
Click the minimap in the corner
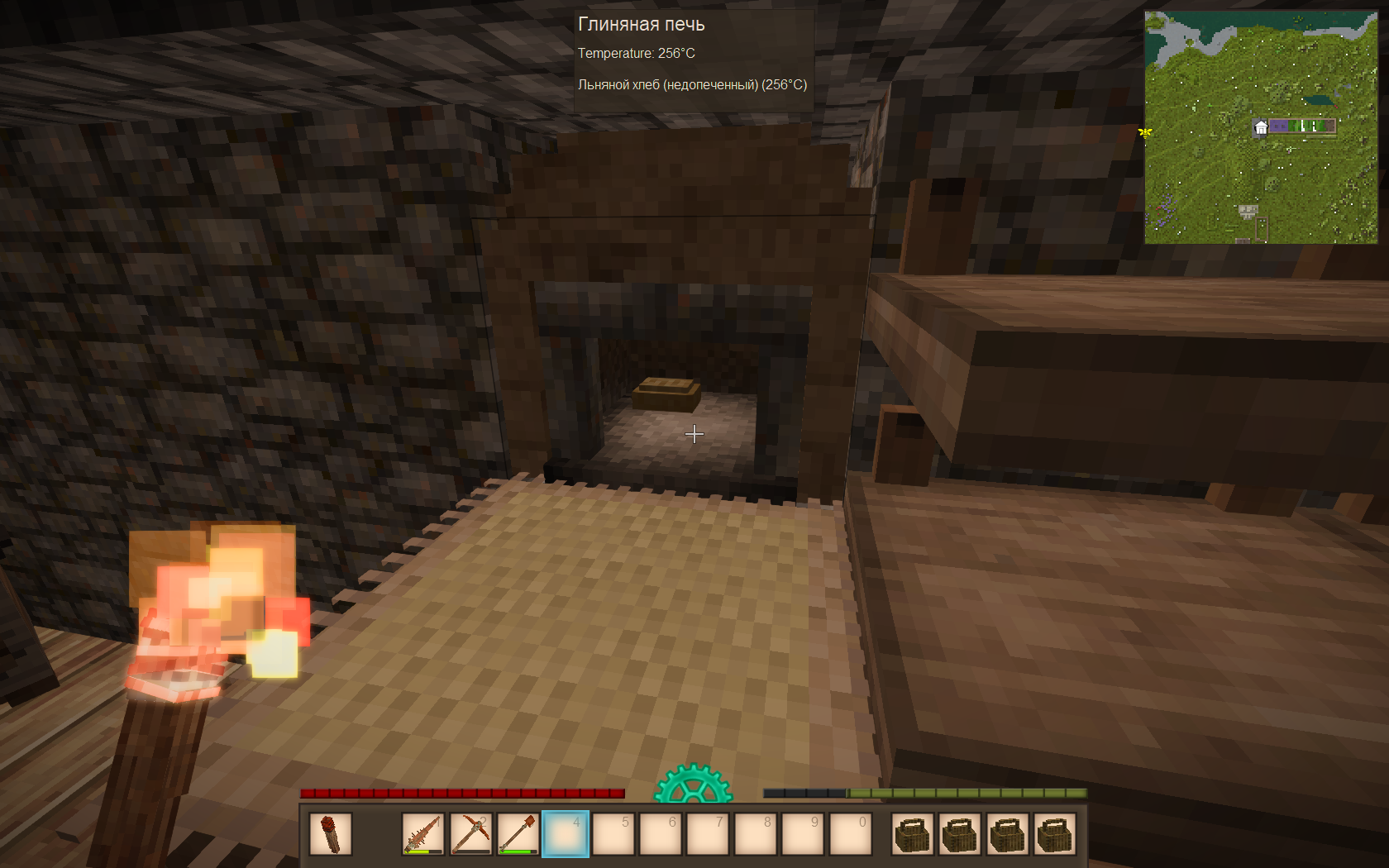(1260, 126)
